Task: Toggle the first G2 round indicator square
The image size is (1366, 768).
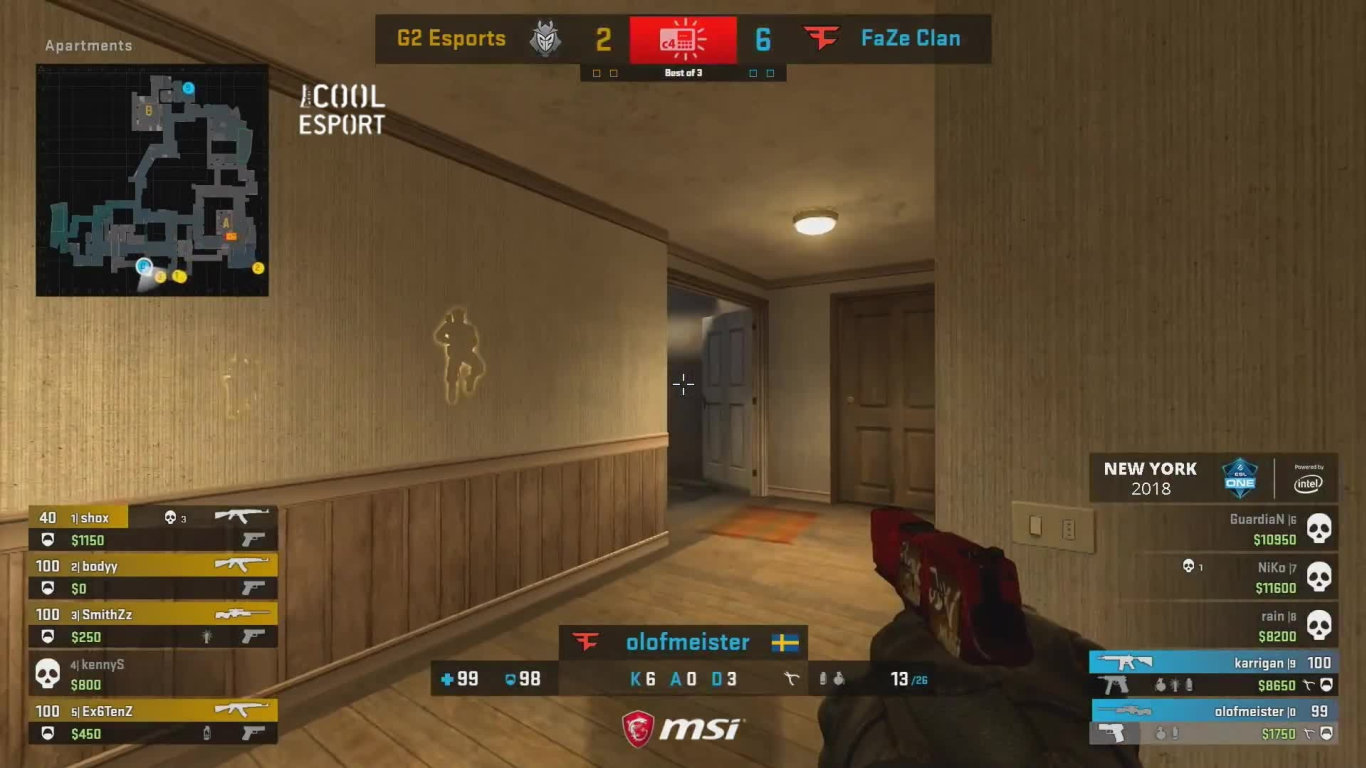Action: click(596, 72)
